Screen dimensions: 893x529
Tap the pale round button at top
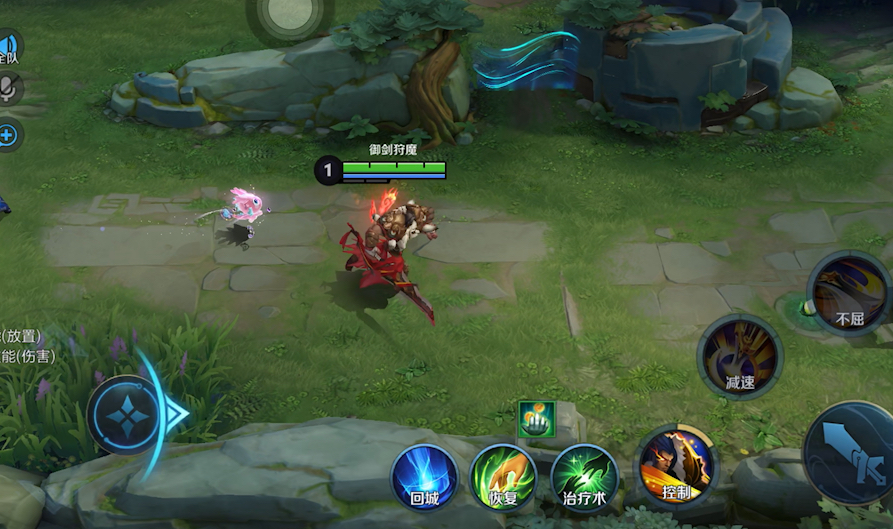pyautogui.click(x=290, y=14)
